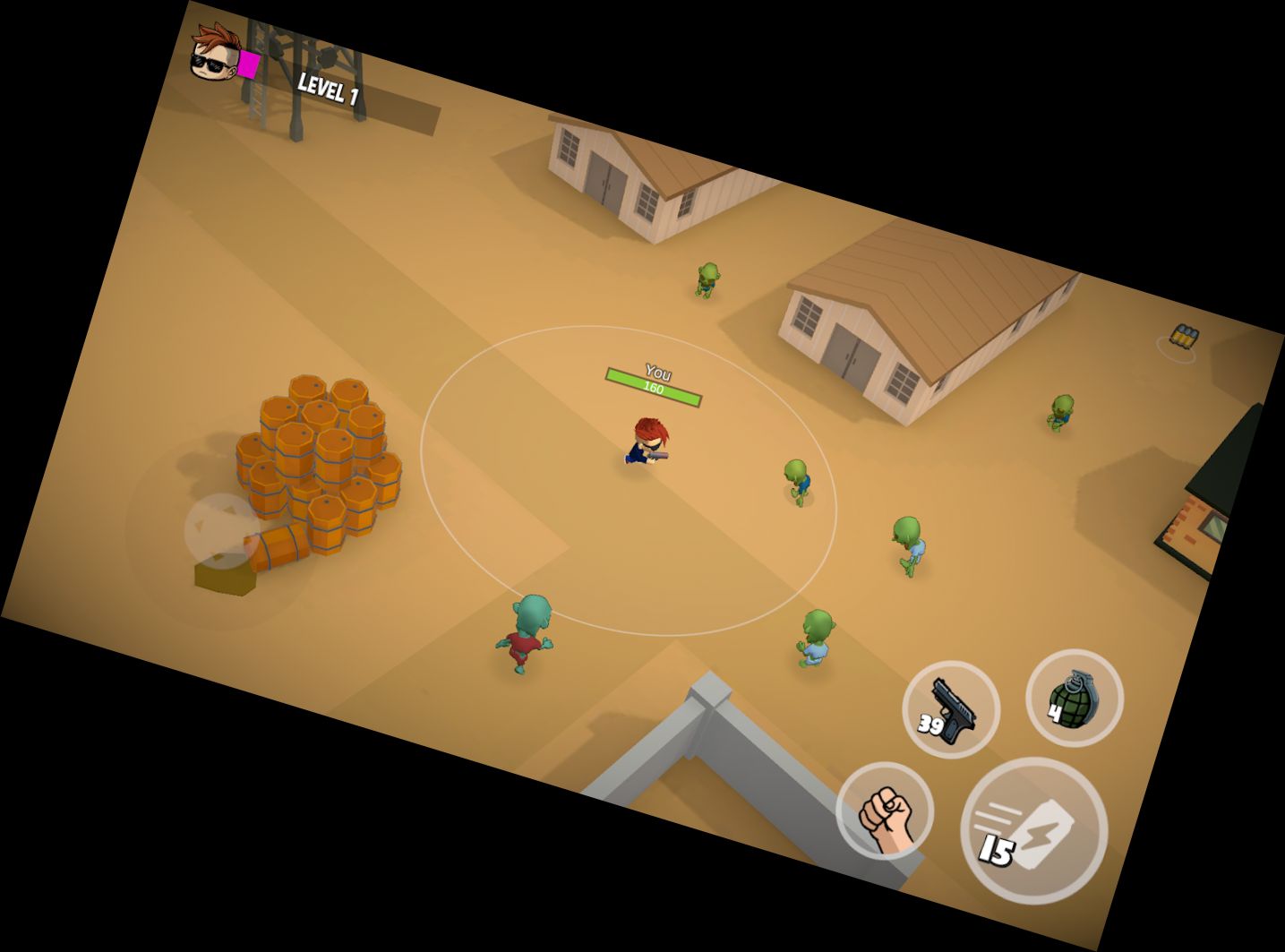1285x952 pixels.
Task: Tap the LEVEL 1 label to expand level info
Action: [327, 89]
